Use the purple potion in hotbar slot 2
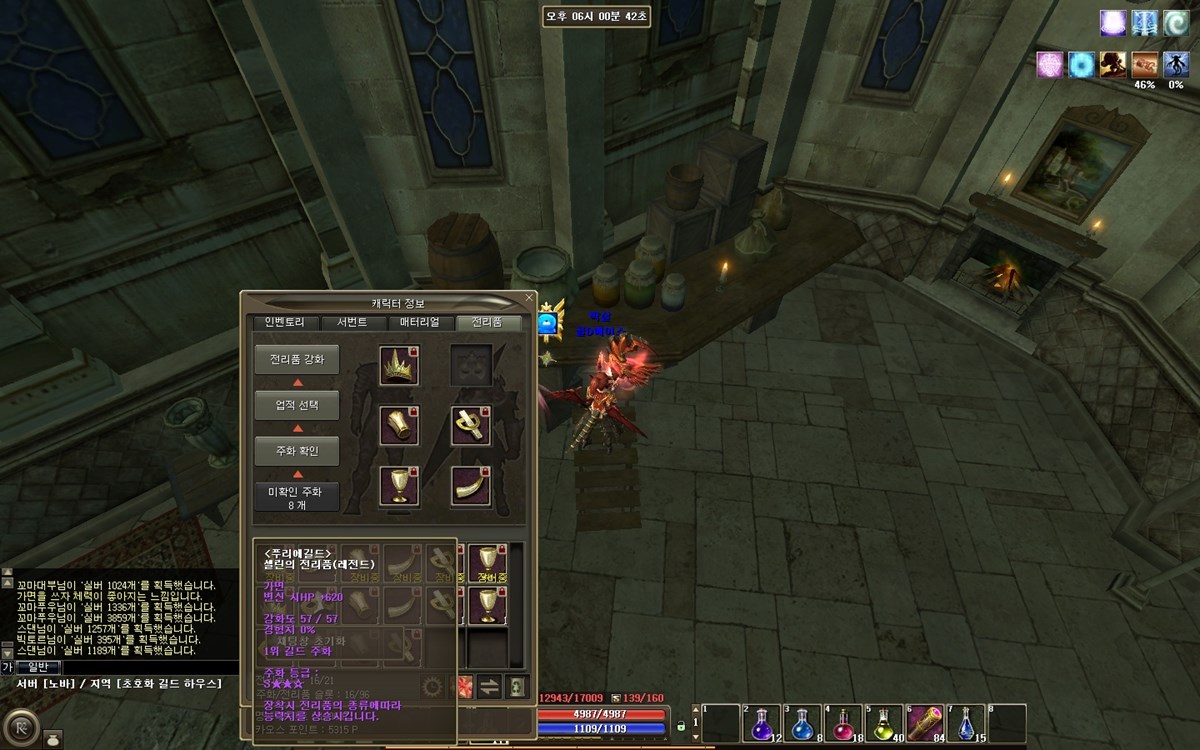The height and width of the screenshot is (750, 1200). (x=762, y=723)
